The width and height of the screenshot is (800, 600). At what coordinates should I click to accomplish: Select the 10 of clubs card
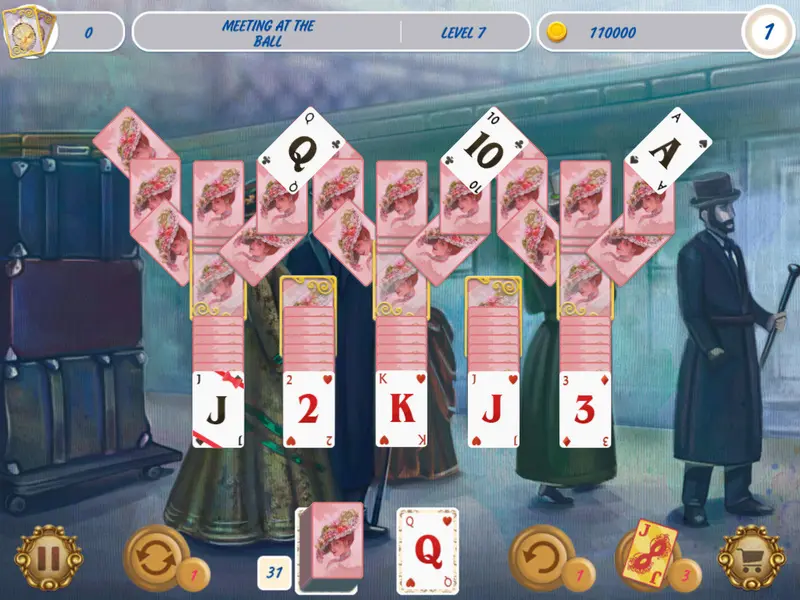(486, 152)
